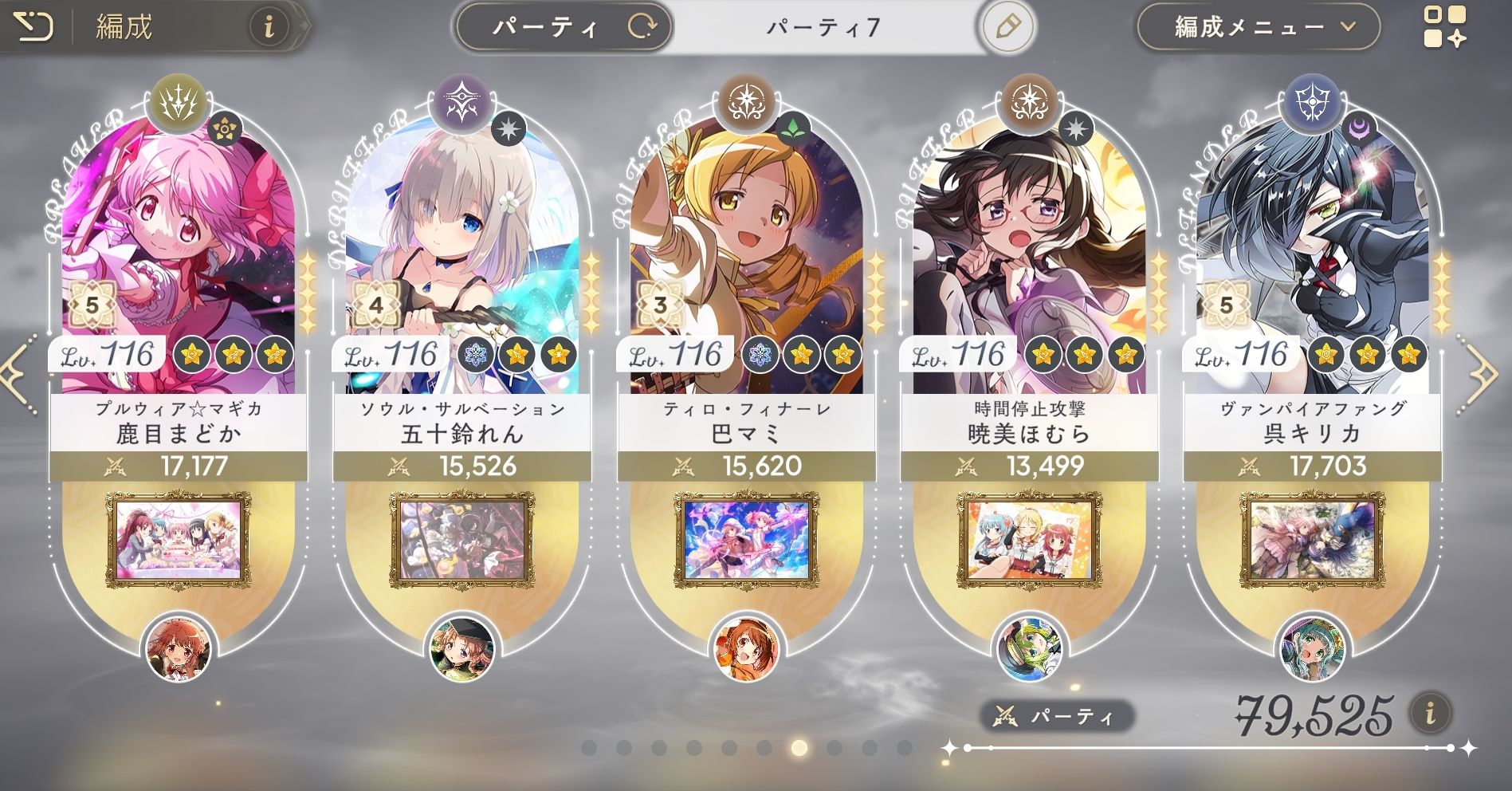This screenshot has width=1512, height=791.
Task: Pick the 暁美ほむら character card
Action: click(1028, 263)
